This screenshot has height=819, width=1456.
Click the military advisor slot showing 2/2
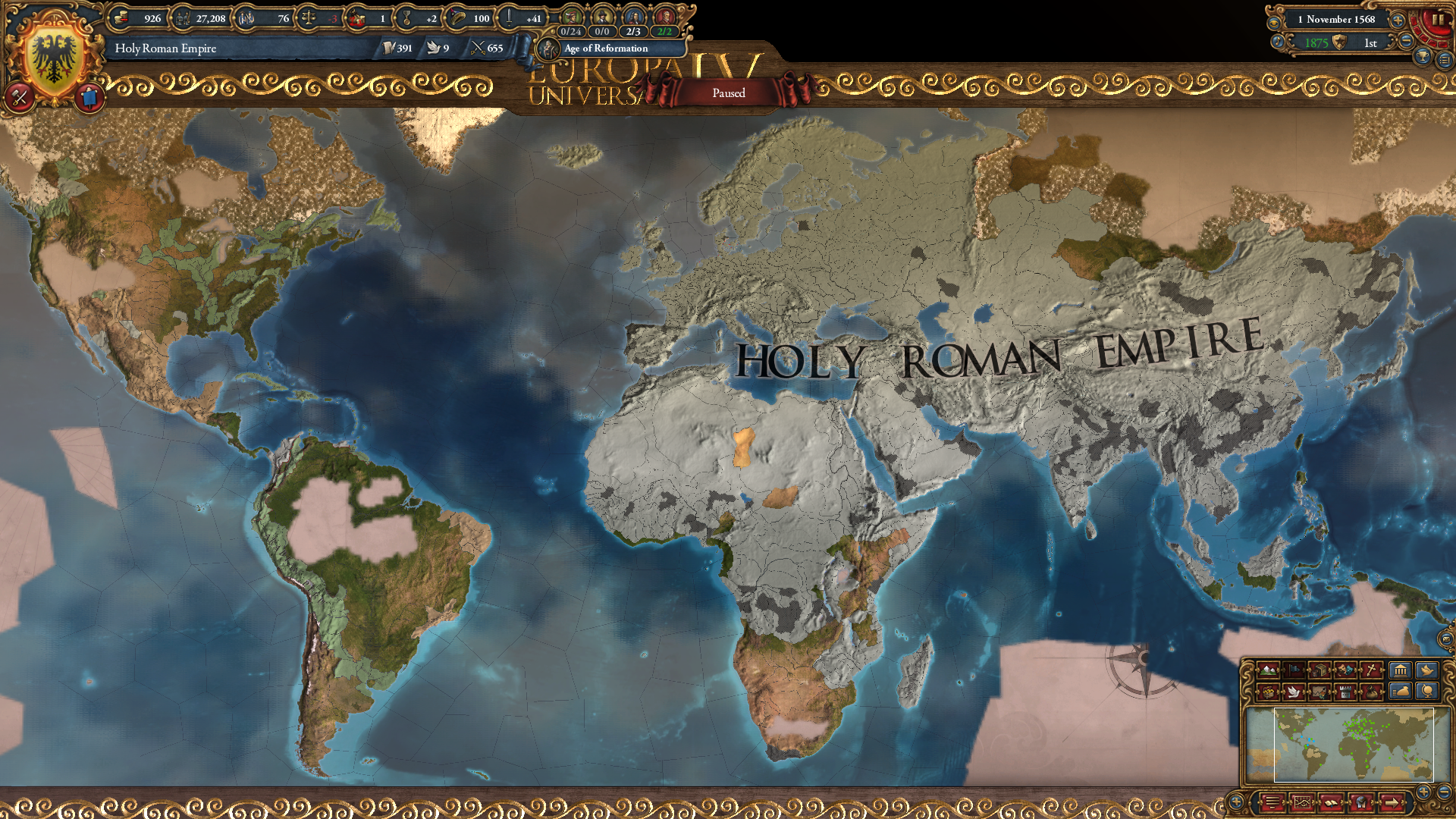(x=665, y=32)
